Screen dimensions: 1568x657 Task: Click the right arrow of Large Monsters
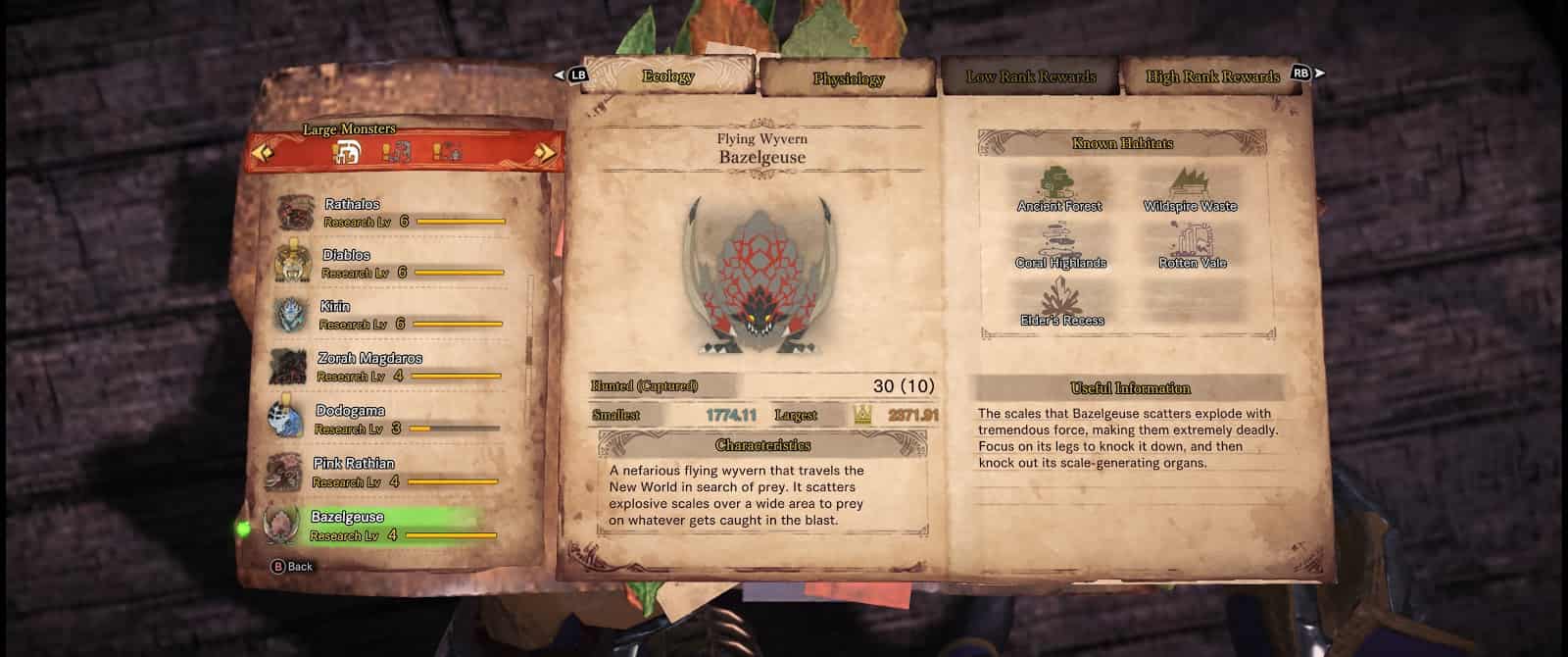click(547, 152)
